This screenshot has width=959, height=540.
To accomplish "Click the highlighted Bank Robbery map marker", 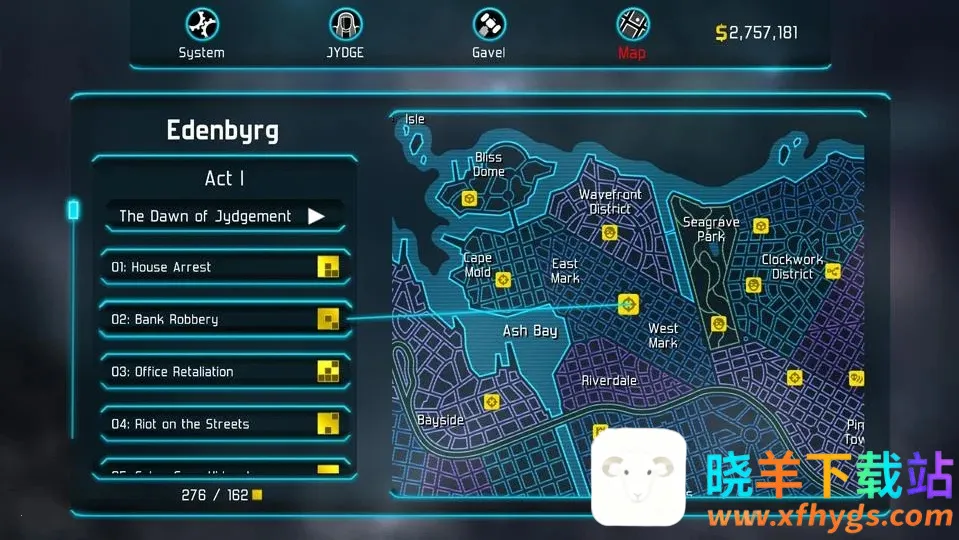I will point(628,304).
